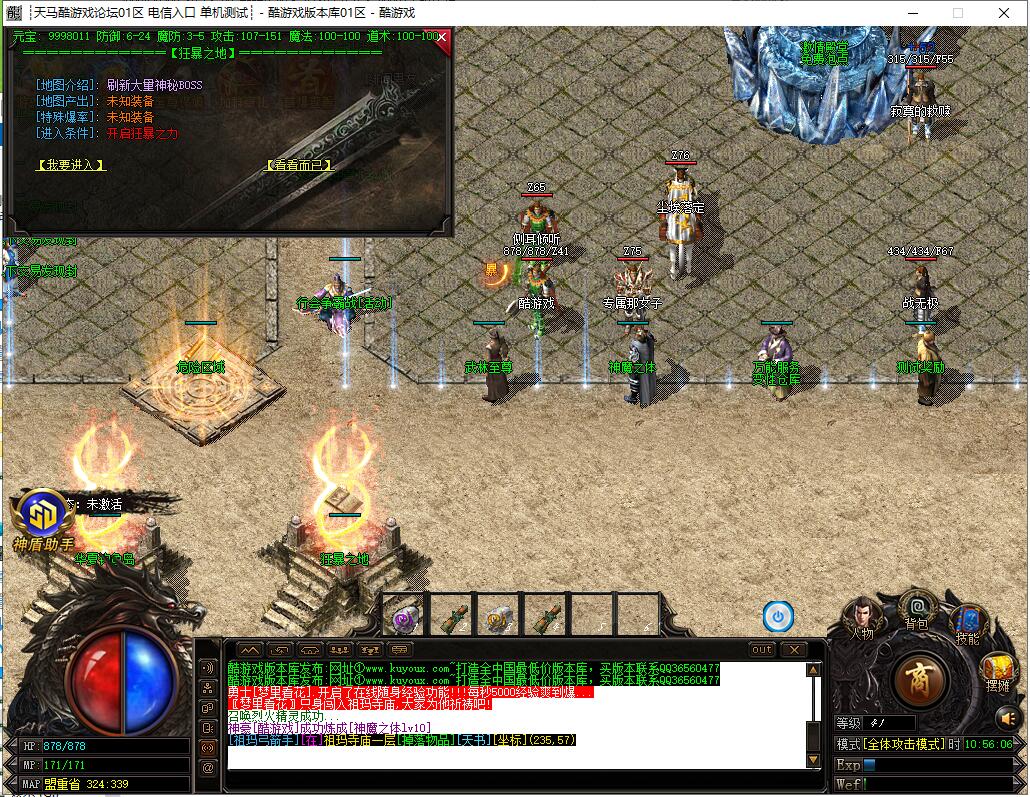Click the round 商 shop button
1030x797 pixels.
click(x=921, y=683)
